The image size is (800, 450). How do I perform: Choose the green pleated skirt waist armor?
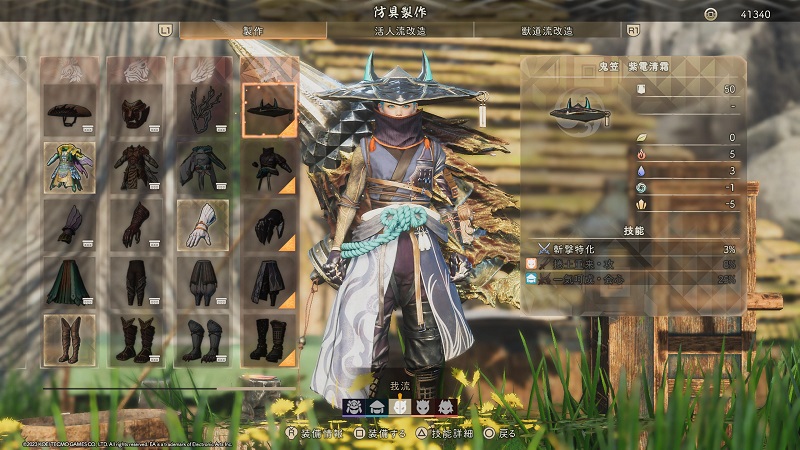[70, 281]
